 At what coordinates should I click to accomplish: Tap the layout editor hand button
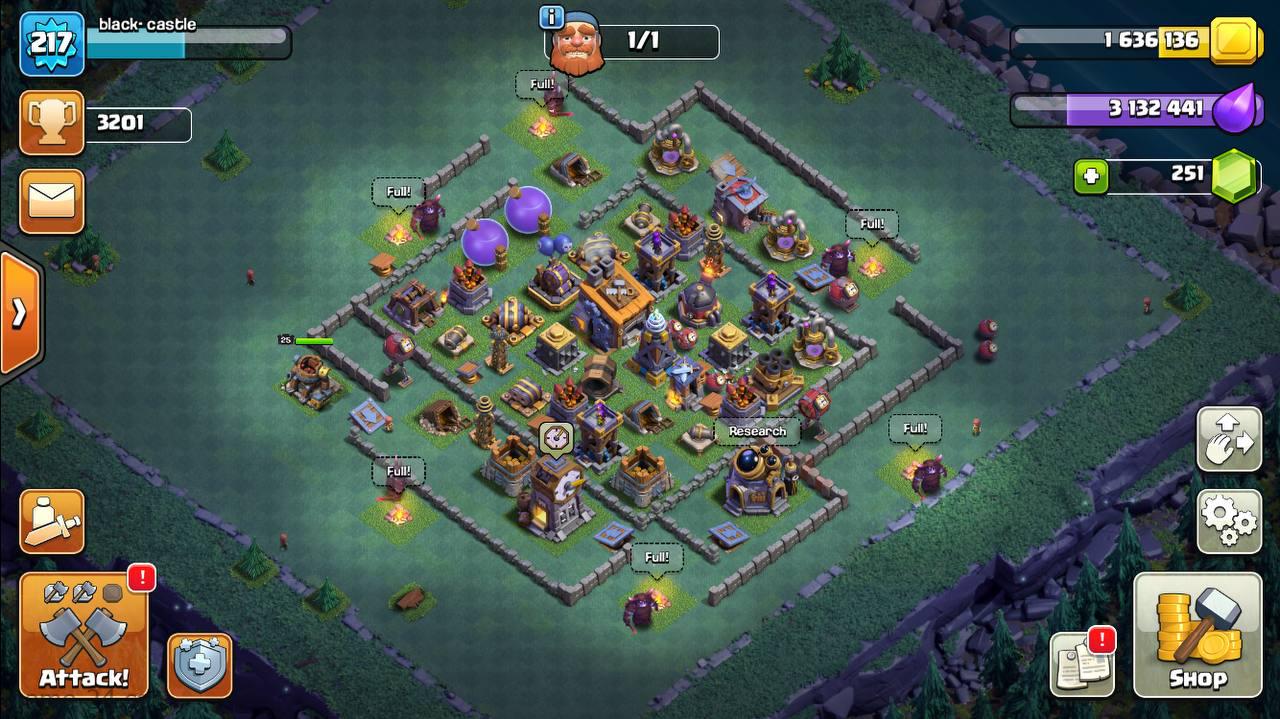pyautogui.click(x=1229, y=439)
